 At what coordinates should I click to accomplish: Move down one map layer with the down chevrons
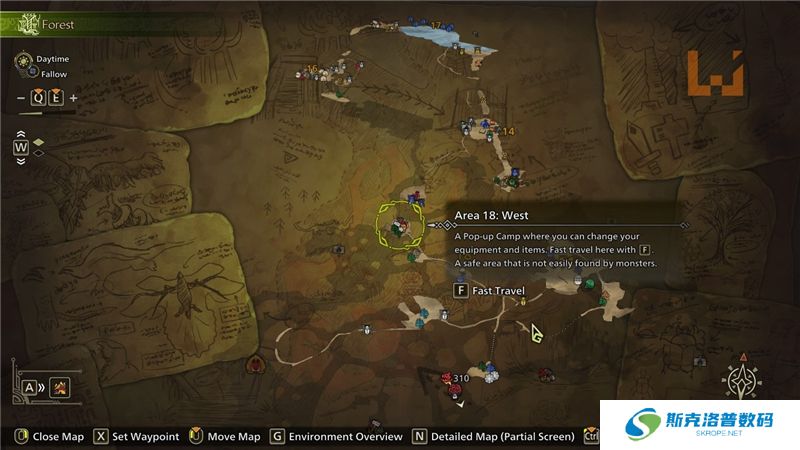[x=20, y=160]
